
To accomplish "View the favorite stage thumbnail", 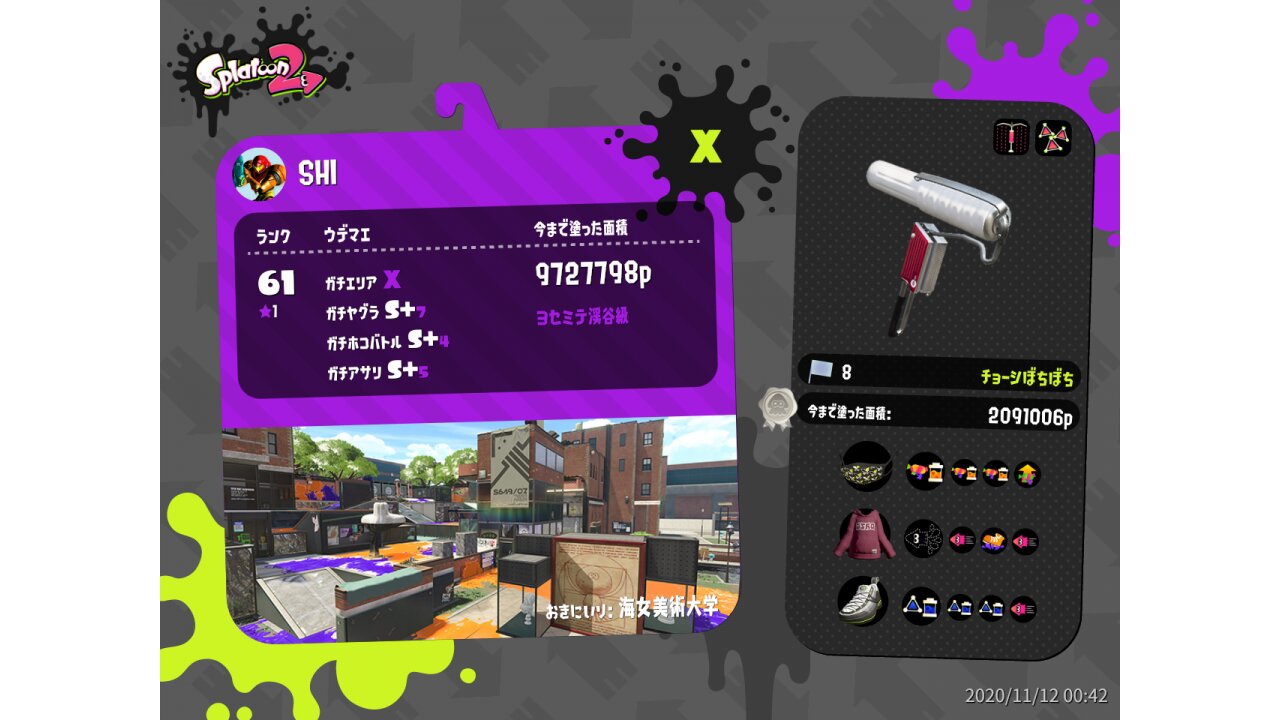I will [479, 527].
